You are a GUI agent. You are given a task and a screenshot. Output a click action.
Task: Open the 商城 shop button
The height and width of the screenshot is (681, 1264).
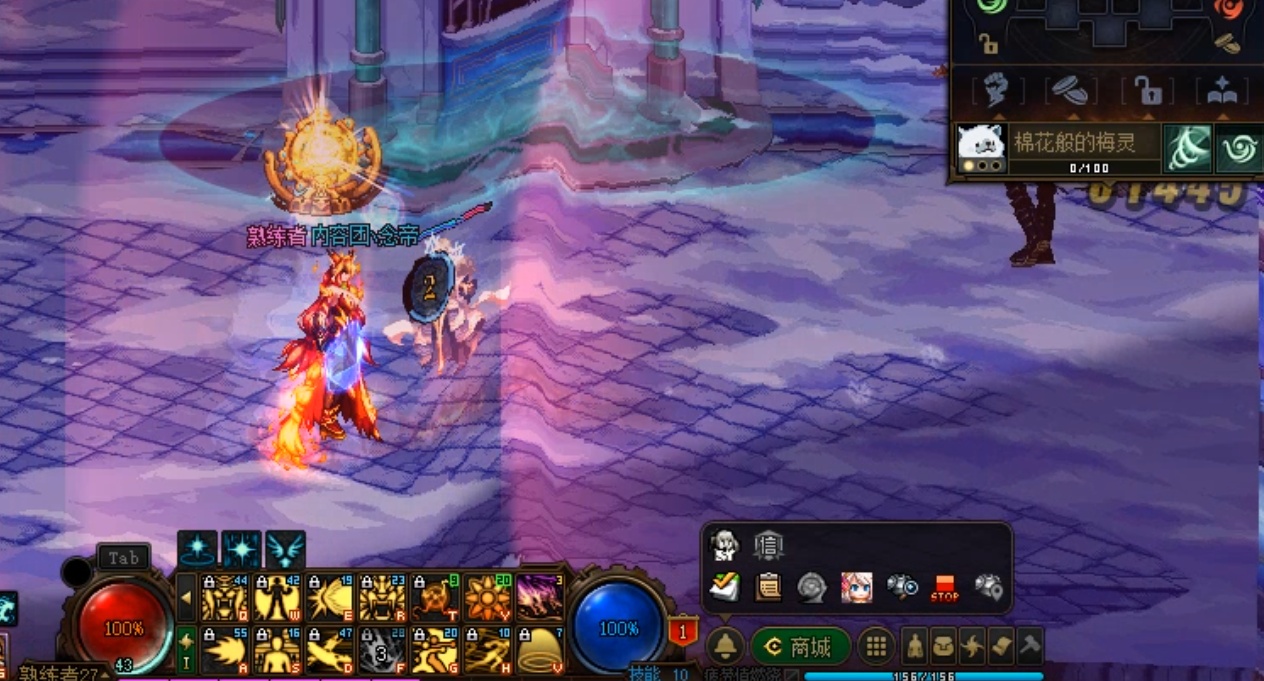coord(801,647)
